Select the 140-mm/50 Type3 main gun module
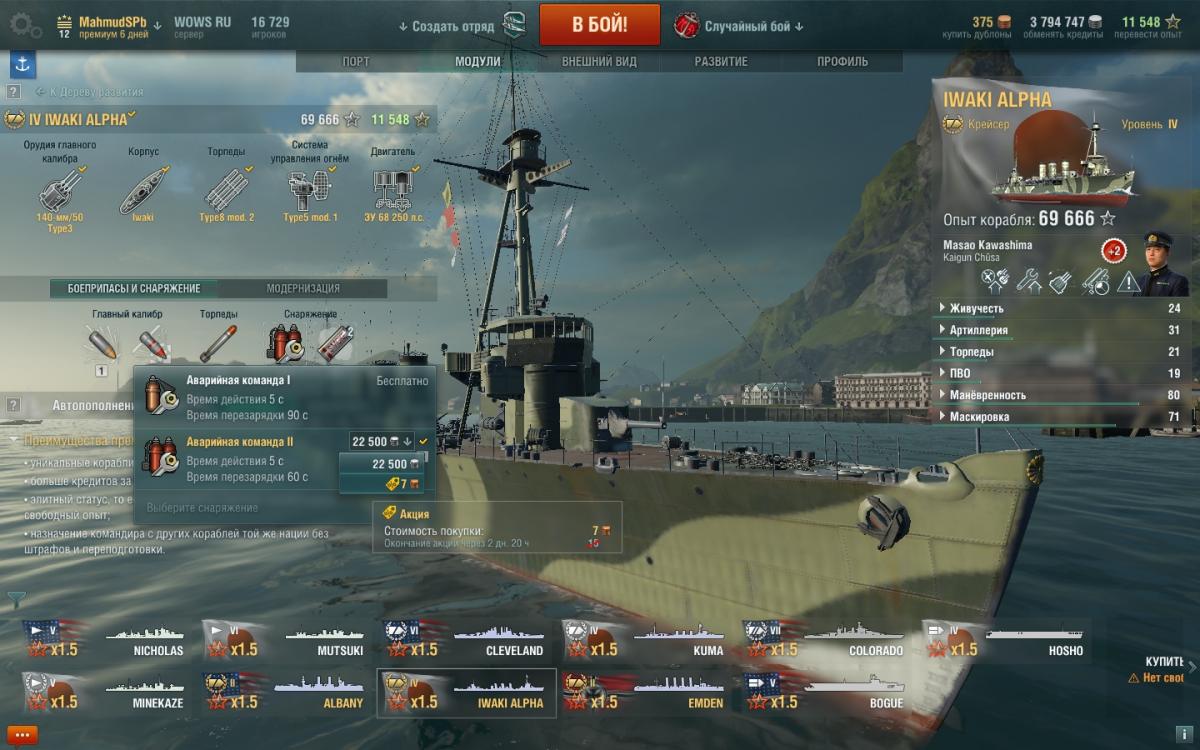This screenshot has height=750, width=1200. point(60,189)
